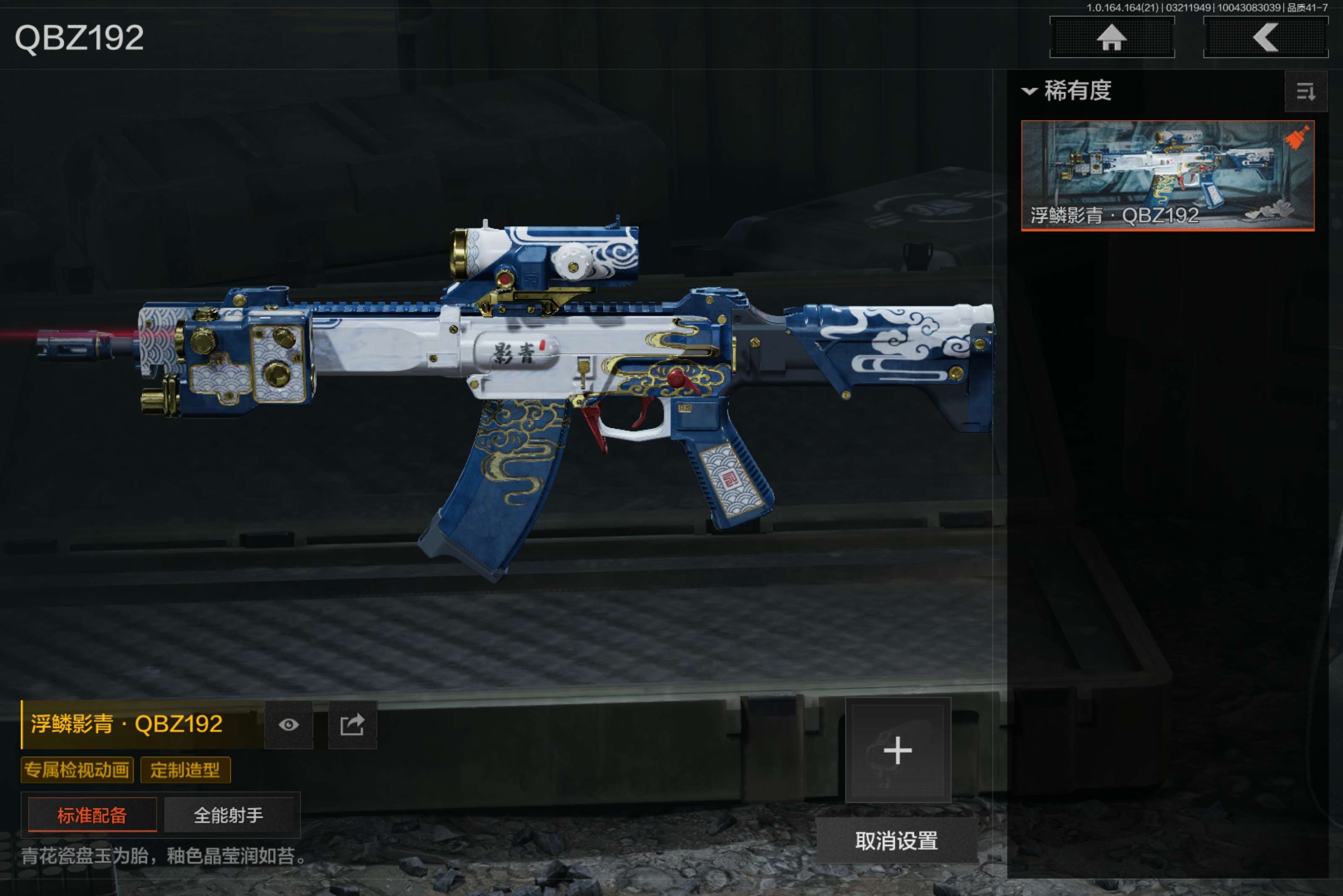Switch to the 标准配备 tab

[x=92, y=815]
